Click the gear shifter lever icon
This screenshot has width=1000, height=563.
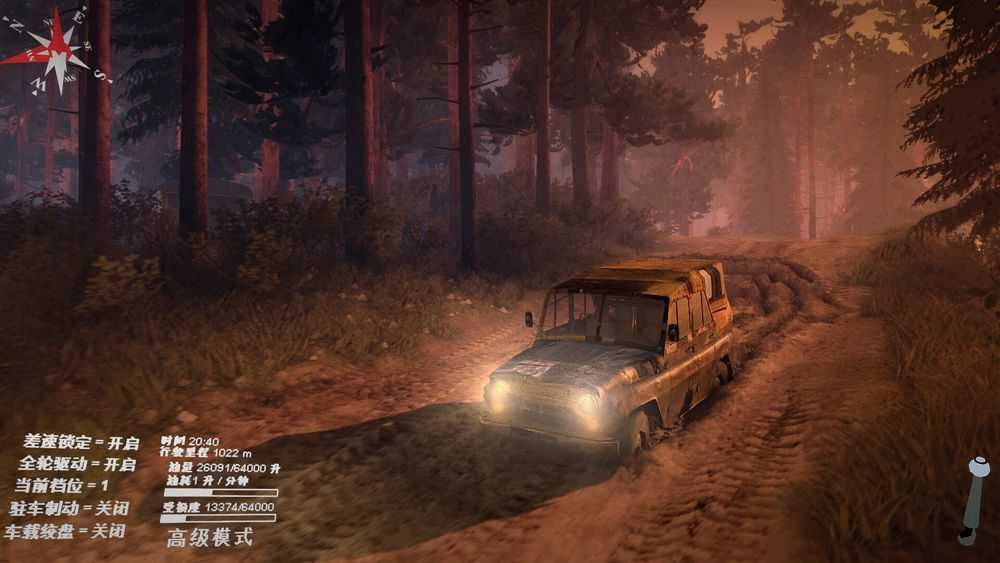point(973,499)
